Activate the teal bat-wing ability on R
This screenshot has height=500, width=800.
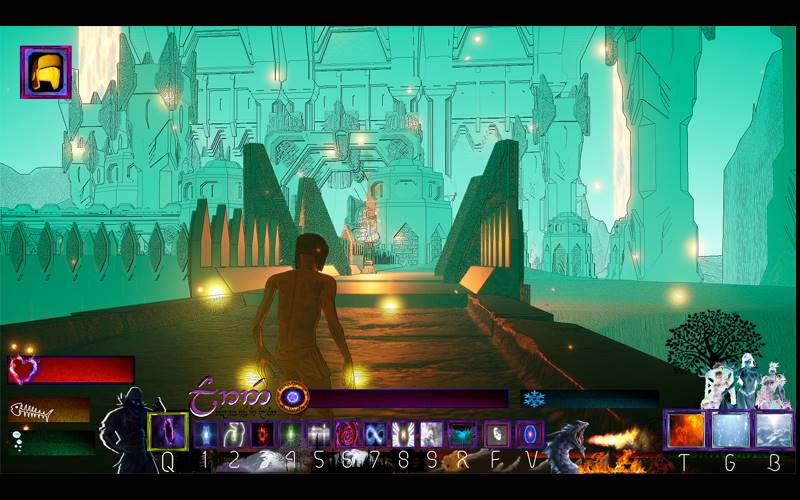pos(462,434)
